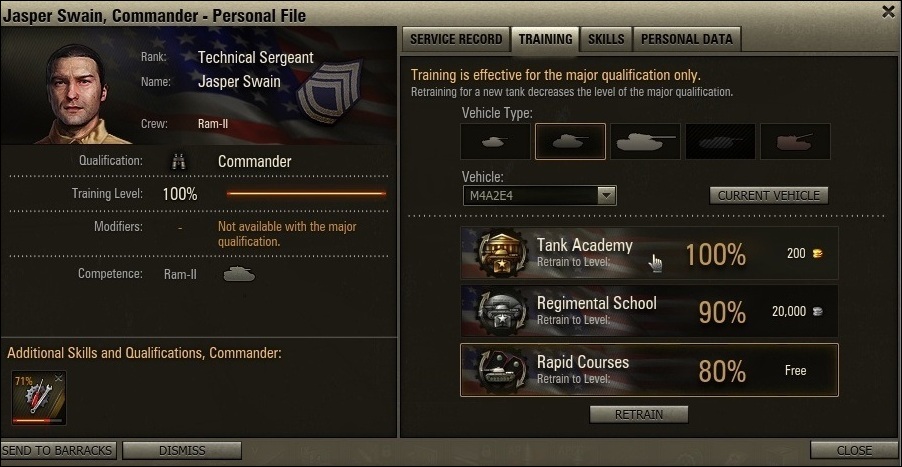Click the Close button at the bottom
This screenshot has height=467, width=902.
(x=854, y=450)
